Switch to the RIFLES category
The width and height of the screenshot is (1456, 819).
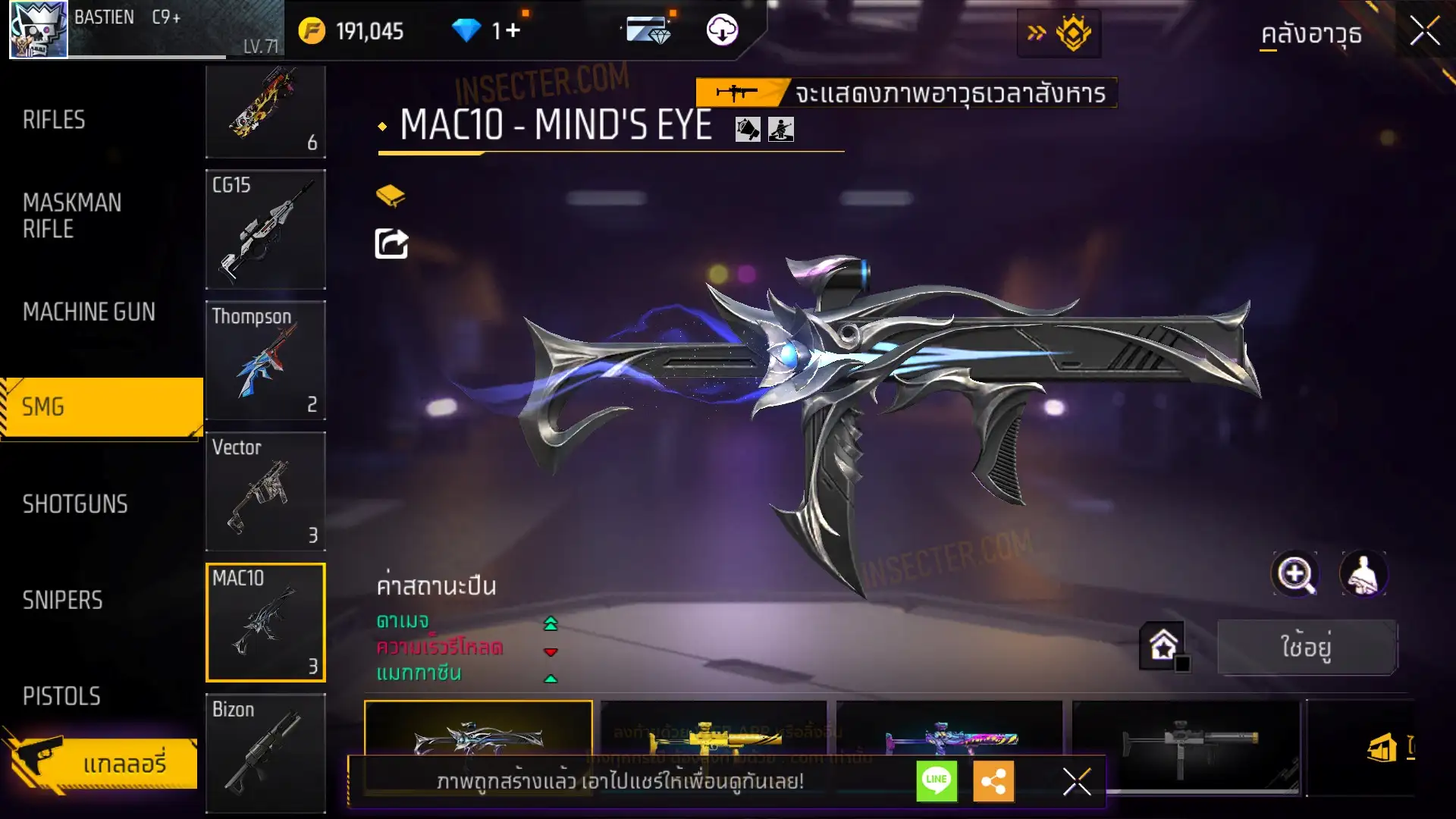click(x=54, y=120)
